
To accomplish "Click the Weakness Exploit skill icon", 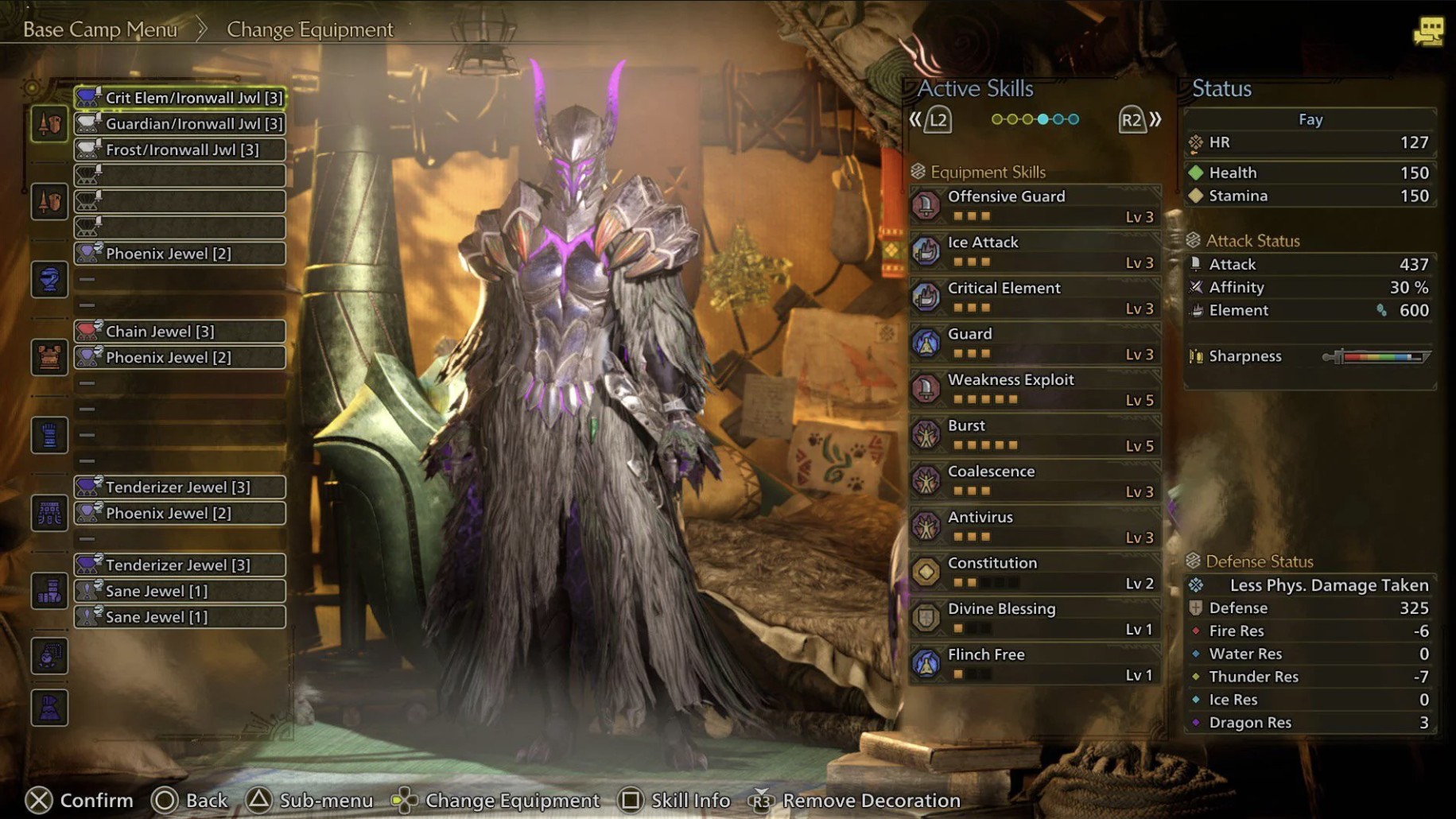I will coord(926,388).
